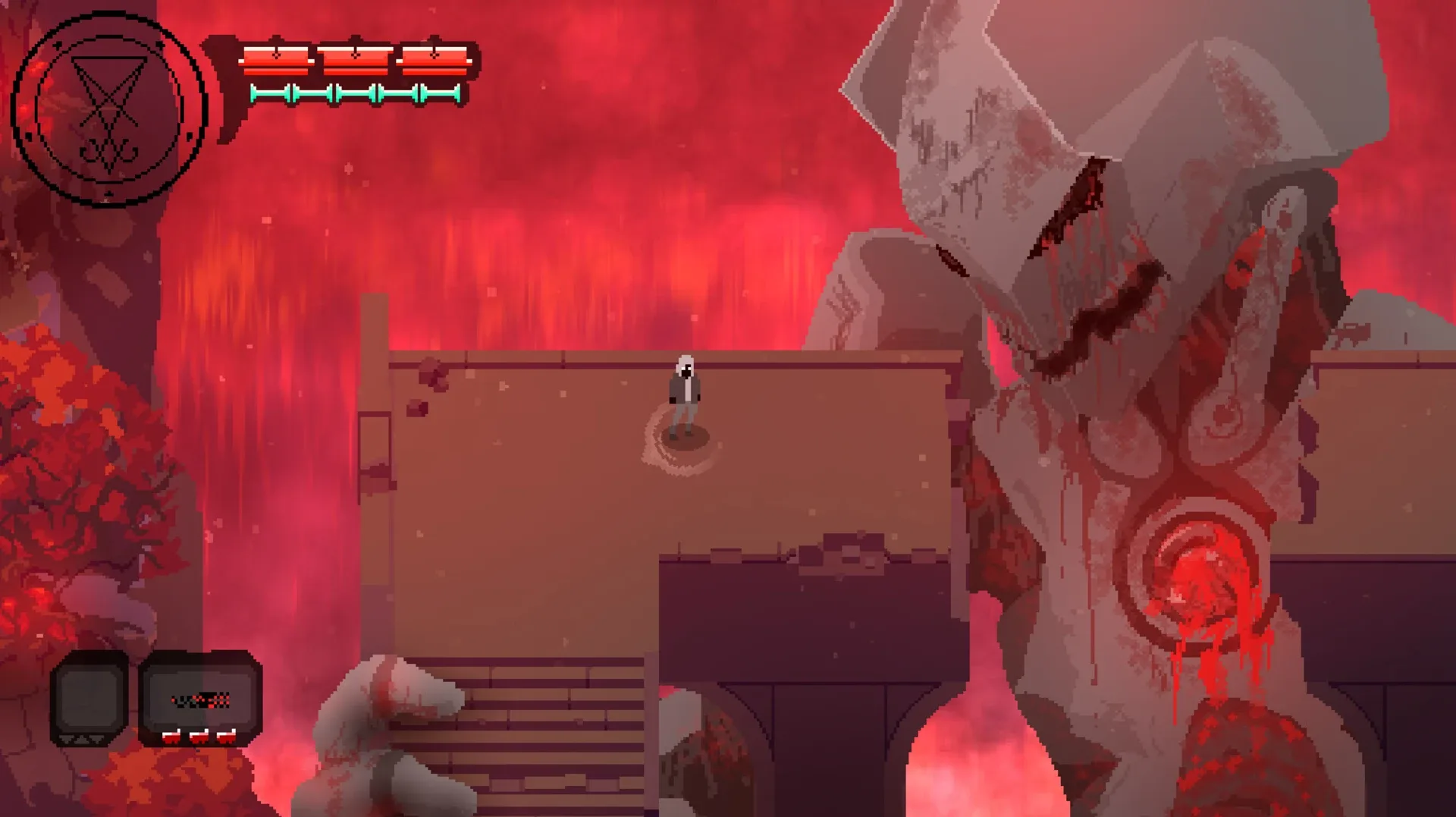This screenshot has width=1456, height=817.
Task: Click the teal stamina bar
Action: (x=356, y=93)
